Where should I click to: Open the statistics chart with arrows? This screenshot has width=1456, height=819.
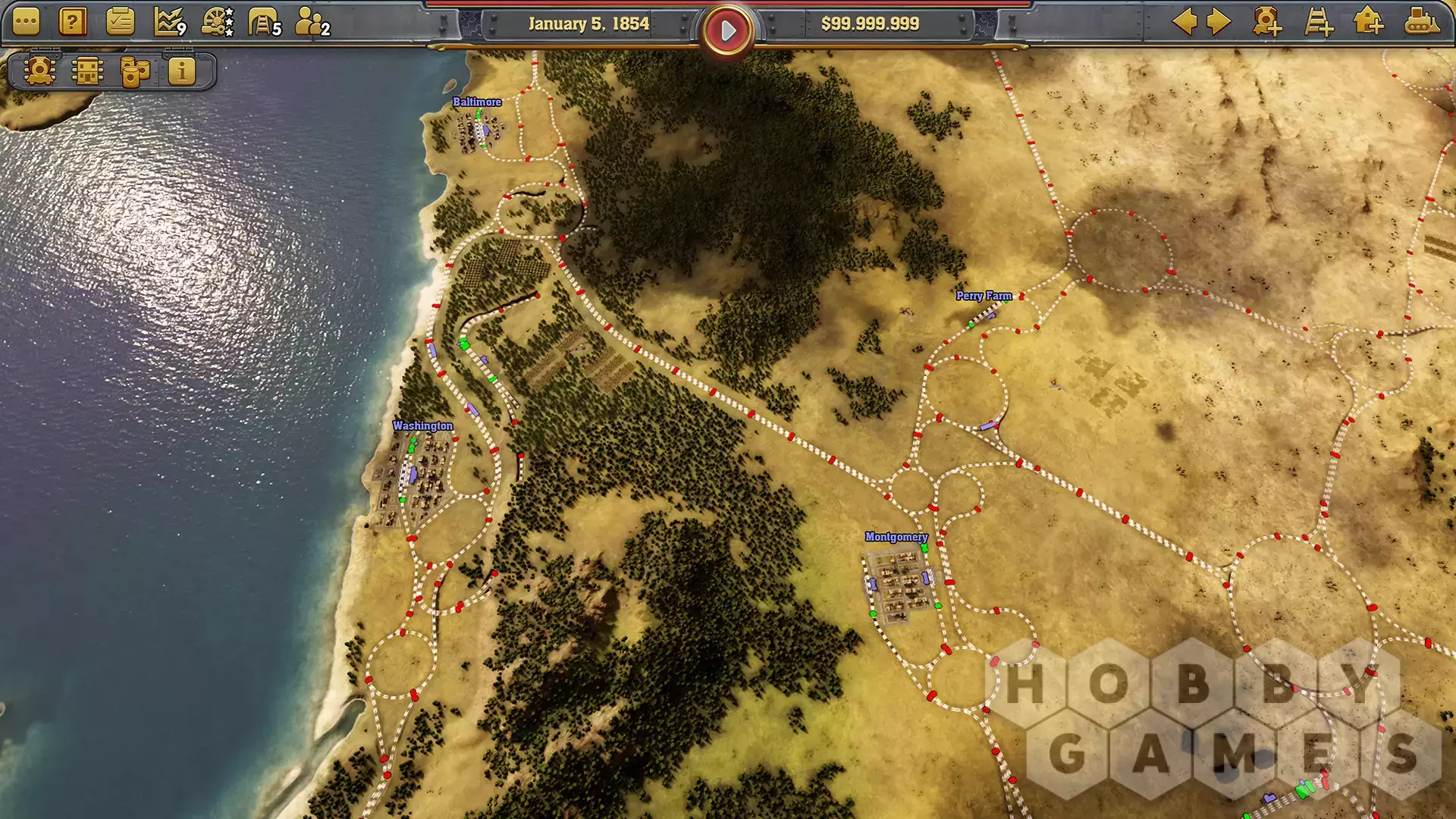pyautogui.click(x=169, y=23)
